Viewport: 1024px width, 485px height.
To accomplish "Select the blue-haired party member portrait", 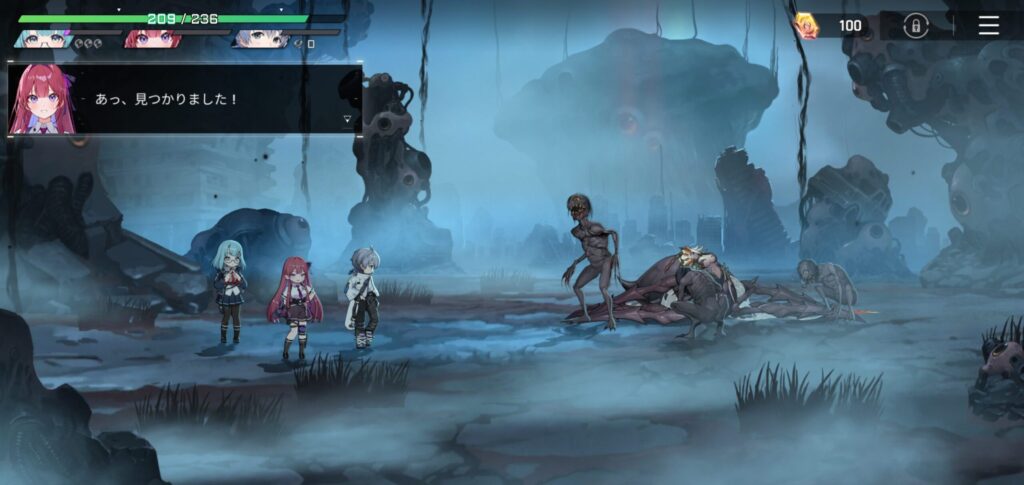I will 260,39.
